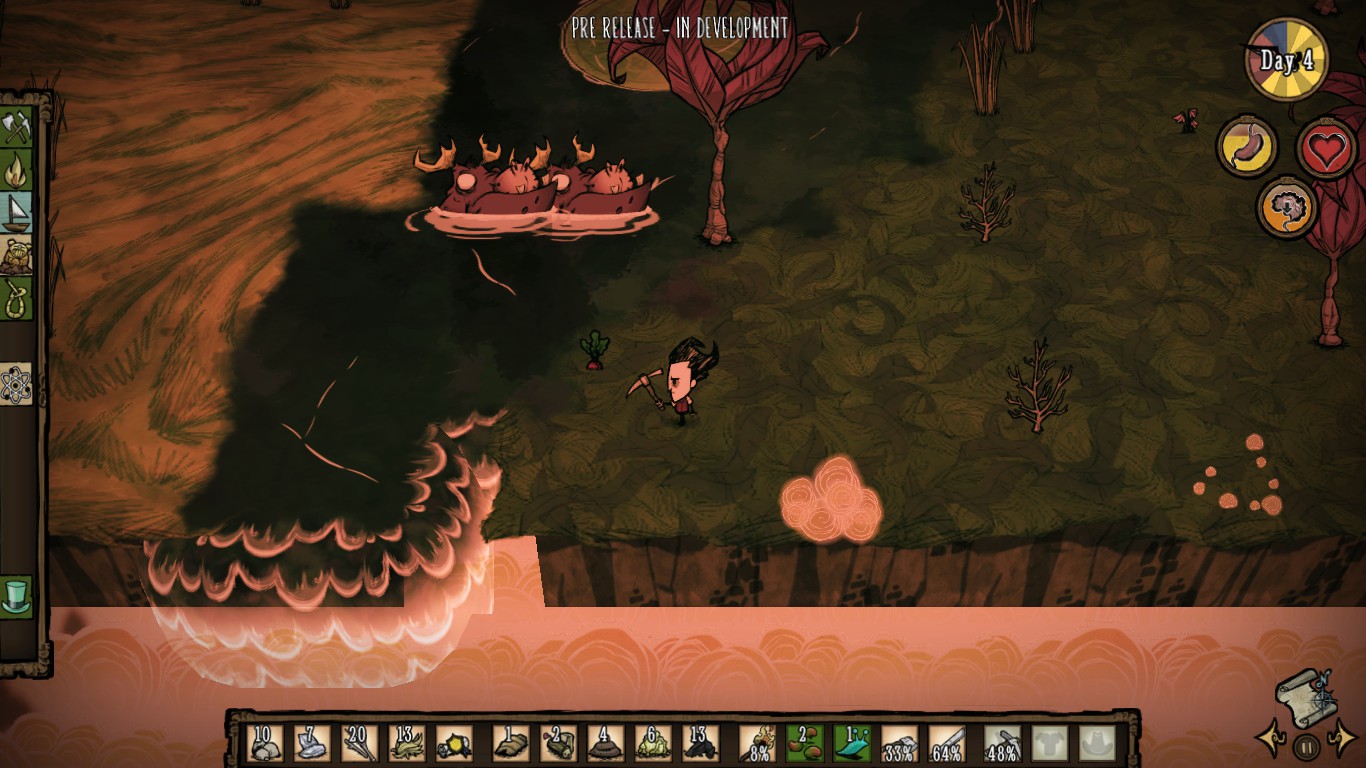
Task: Pause the game with the round pause button
Action: point(1306,746)
